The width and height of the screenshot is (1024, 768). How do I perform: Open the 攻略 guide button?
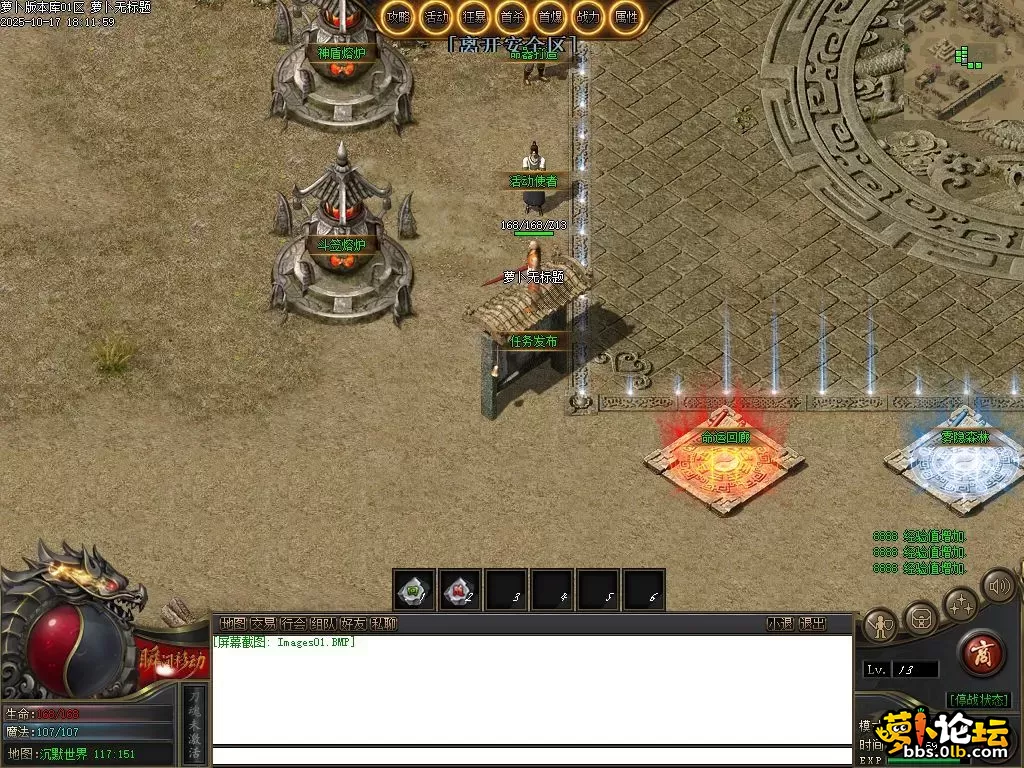(398, 17)
